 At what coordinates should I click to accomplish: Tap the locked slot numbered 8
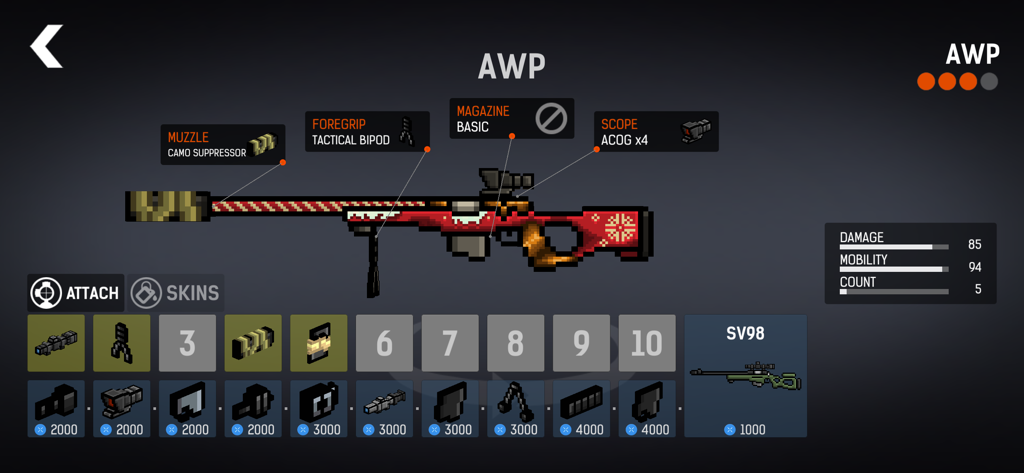pyautogui.click(x=515, y=343)
